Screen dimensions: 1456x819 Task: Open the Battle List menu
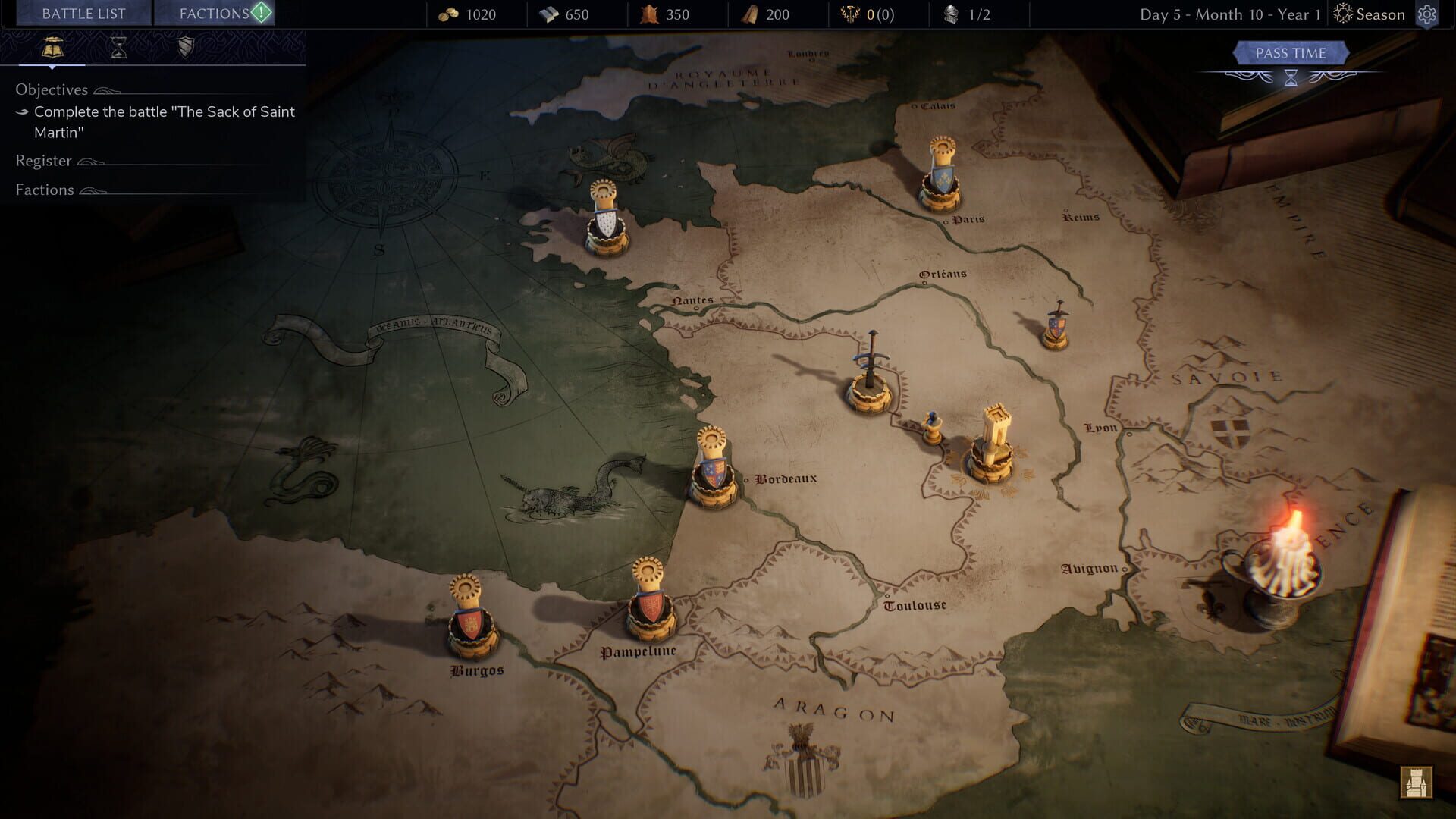(82, 13)
